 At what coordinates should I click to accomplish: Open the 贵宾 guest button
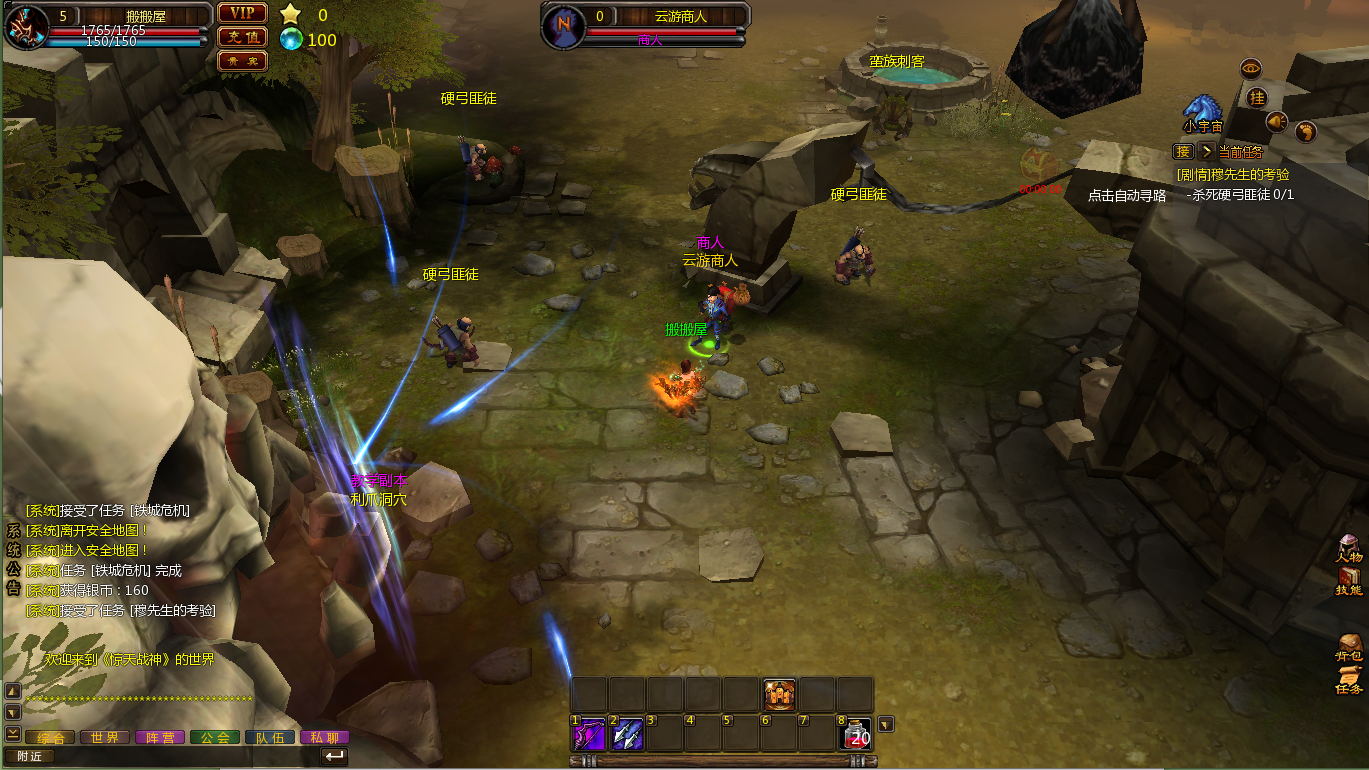click(242, 61)
